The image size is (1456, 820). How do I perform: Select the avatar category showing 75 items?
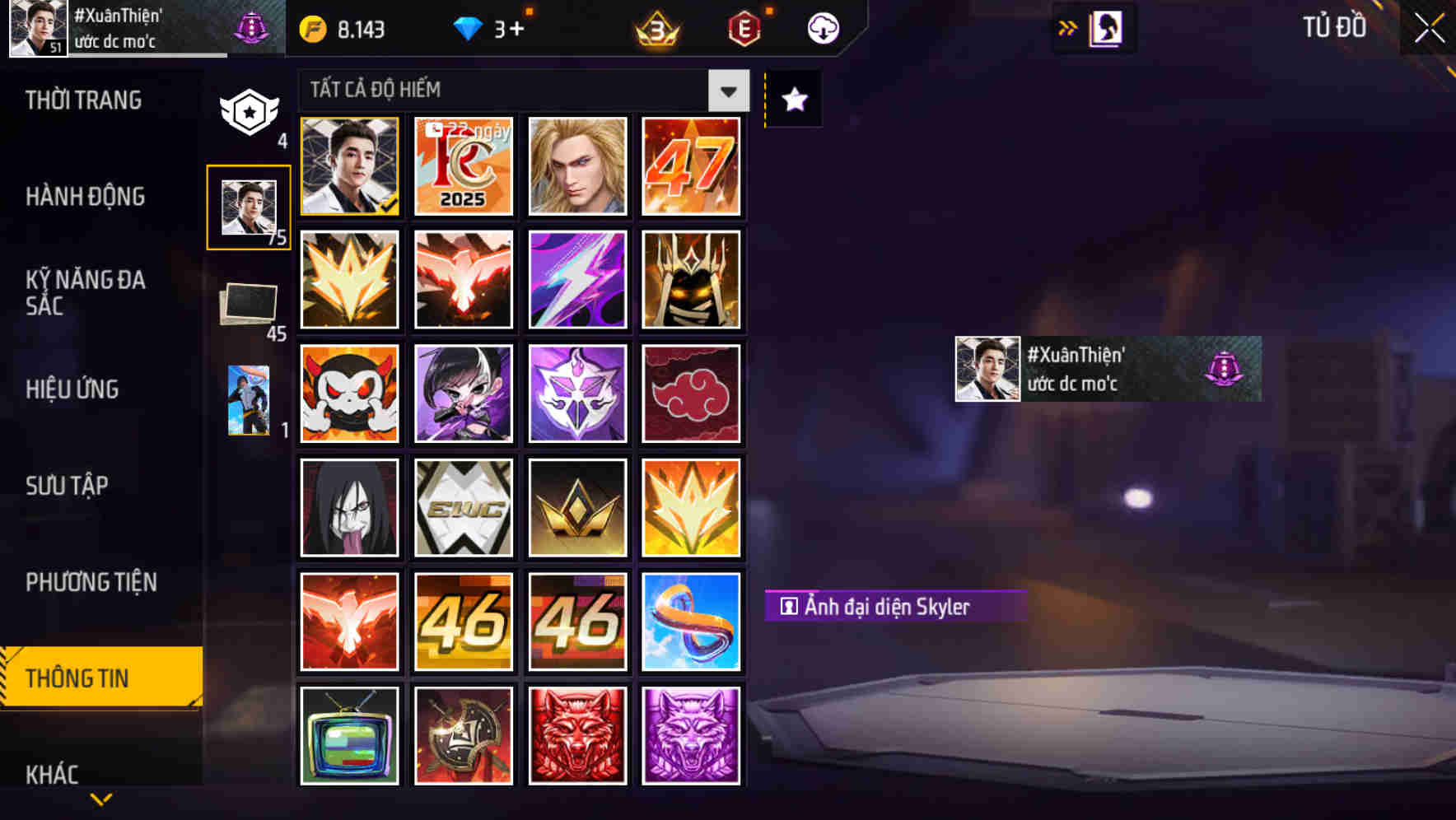249,208
